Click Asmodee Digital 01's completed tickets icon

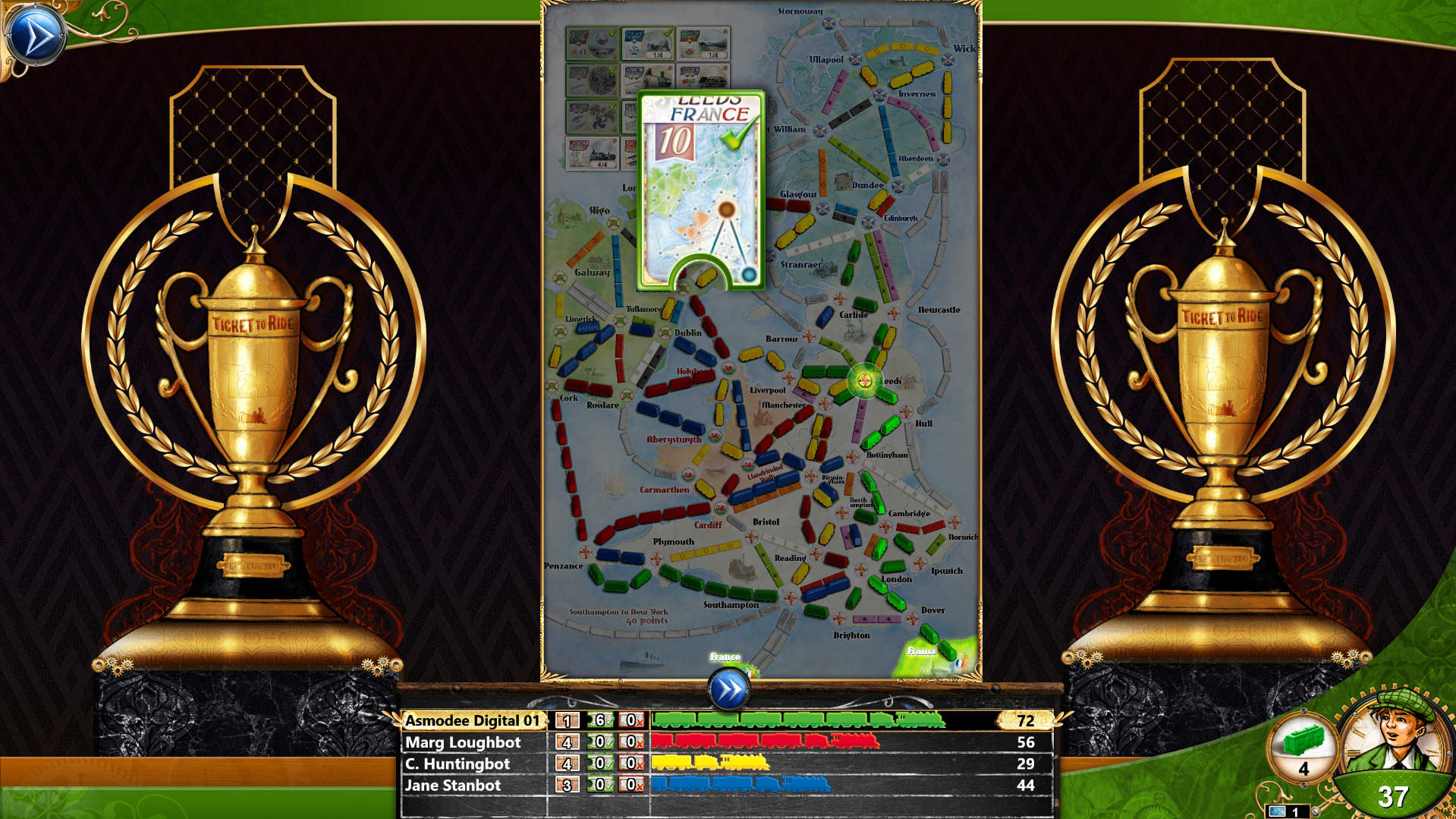(599, 721)
